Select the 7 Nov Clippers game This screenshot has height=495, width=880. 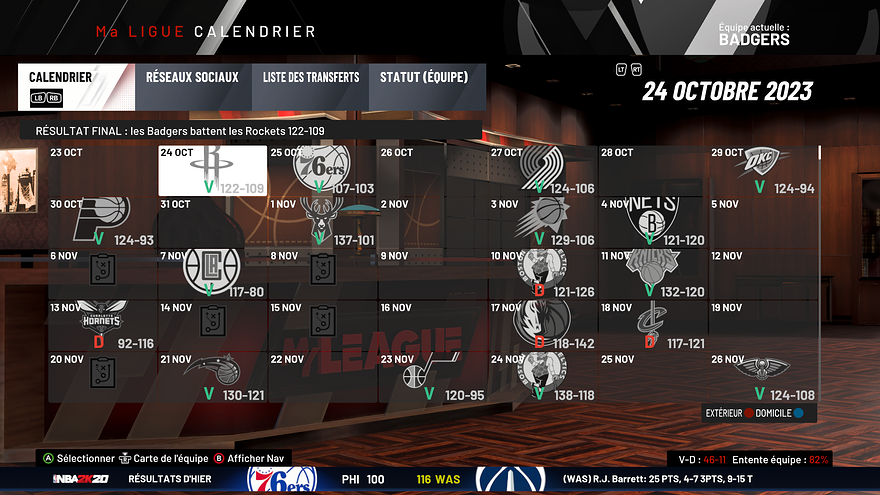[212, 273]
